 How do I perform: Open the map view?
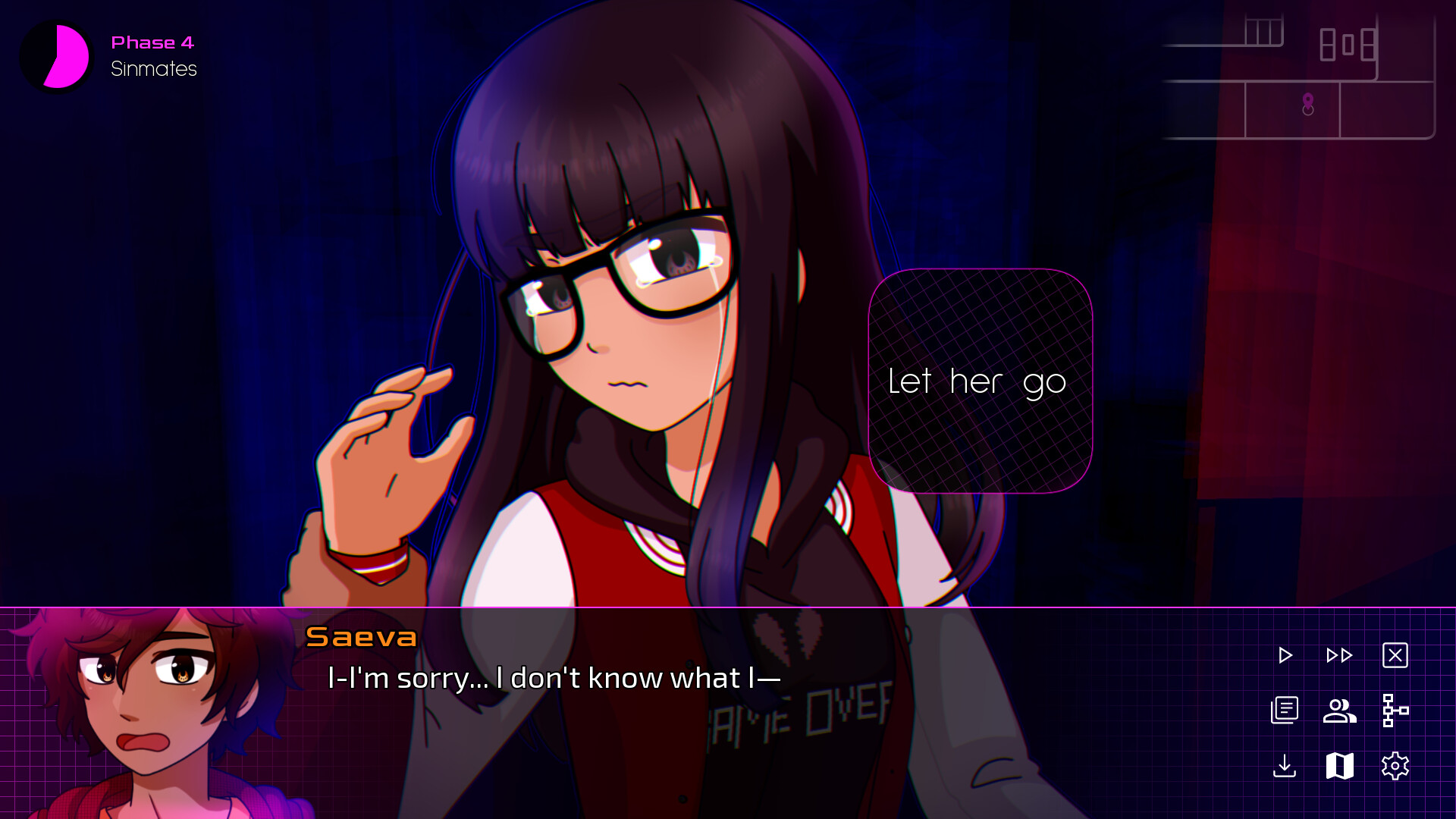(x=1338, y=767)
